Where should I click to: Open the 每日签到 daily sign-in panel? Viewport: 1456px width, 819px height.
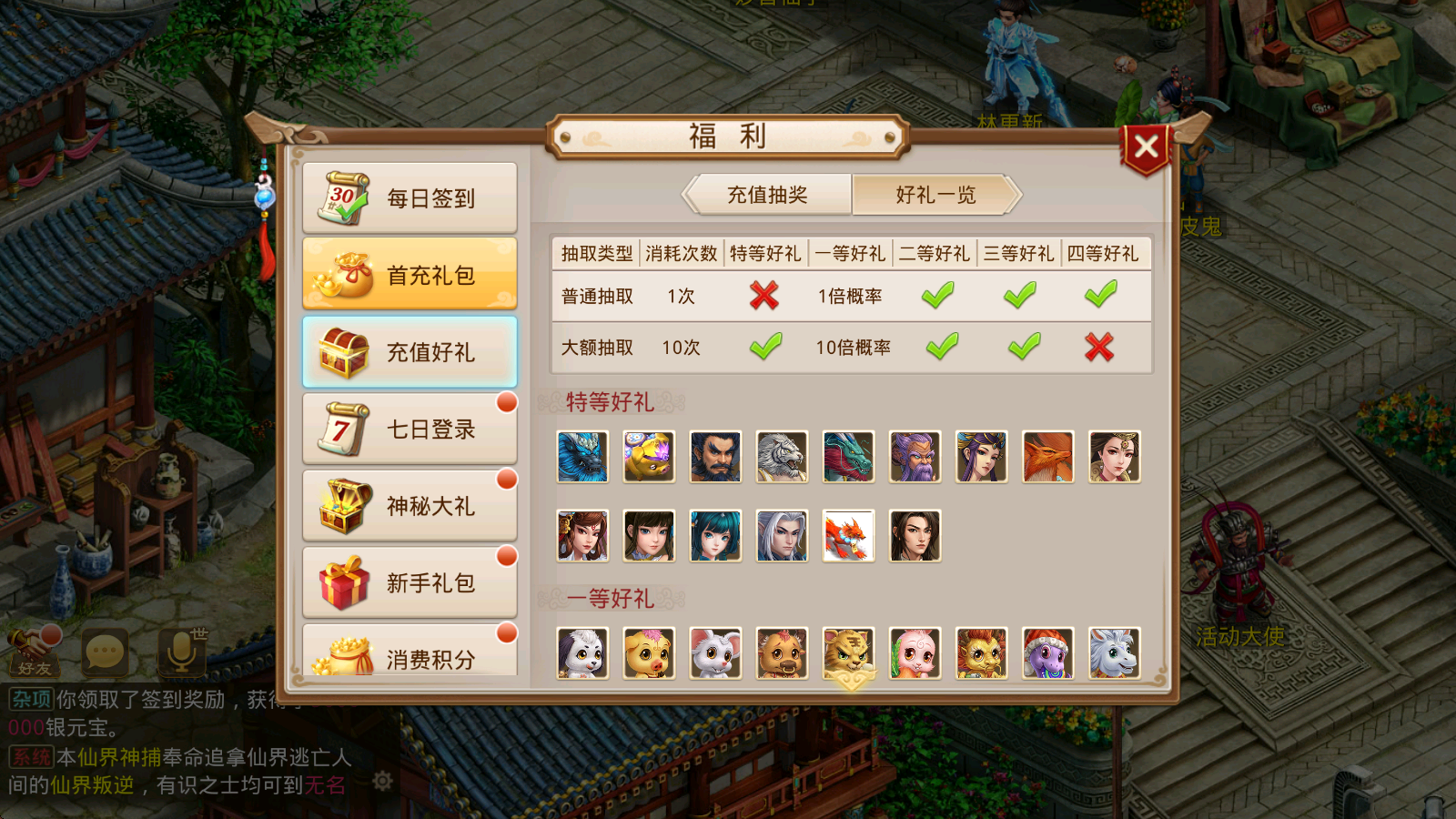409,198
